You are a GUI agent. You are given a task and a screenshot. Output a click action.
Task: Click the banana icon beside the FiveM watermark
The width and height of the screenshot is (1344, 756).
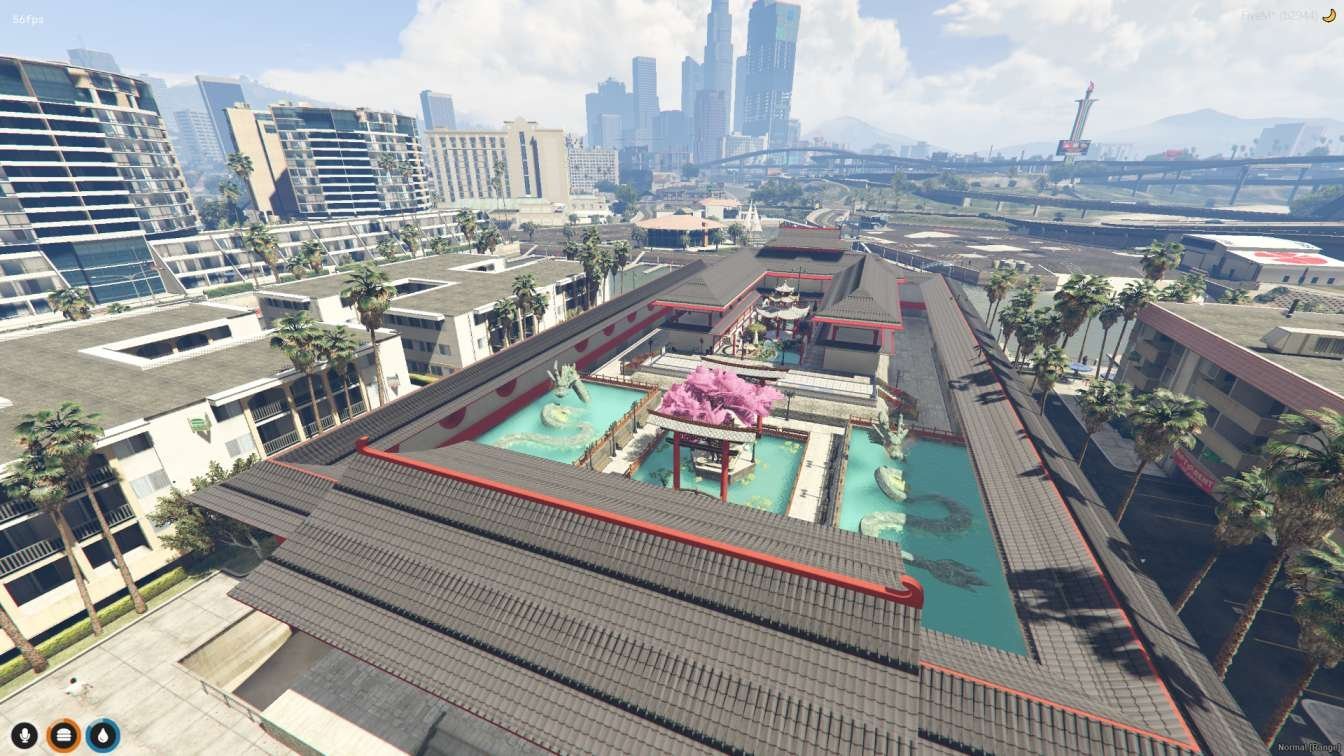[x=1329, y=16]
